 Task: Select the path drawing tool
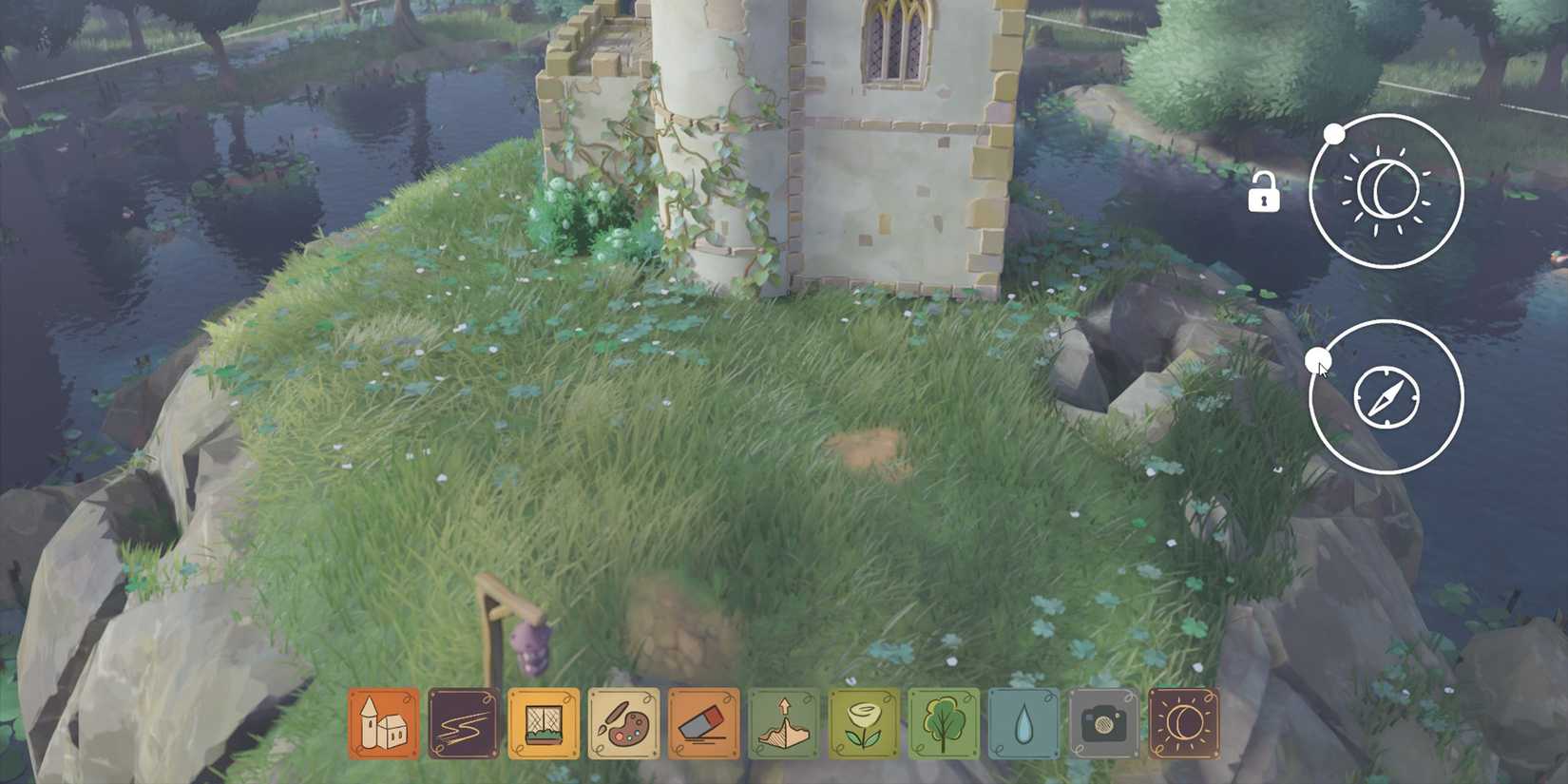pos(463,722)
